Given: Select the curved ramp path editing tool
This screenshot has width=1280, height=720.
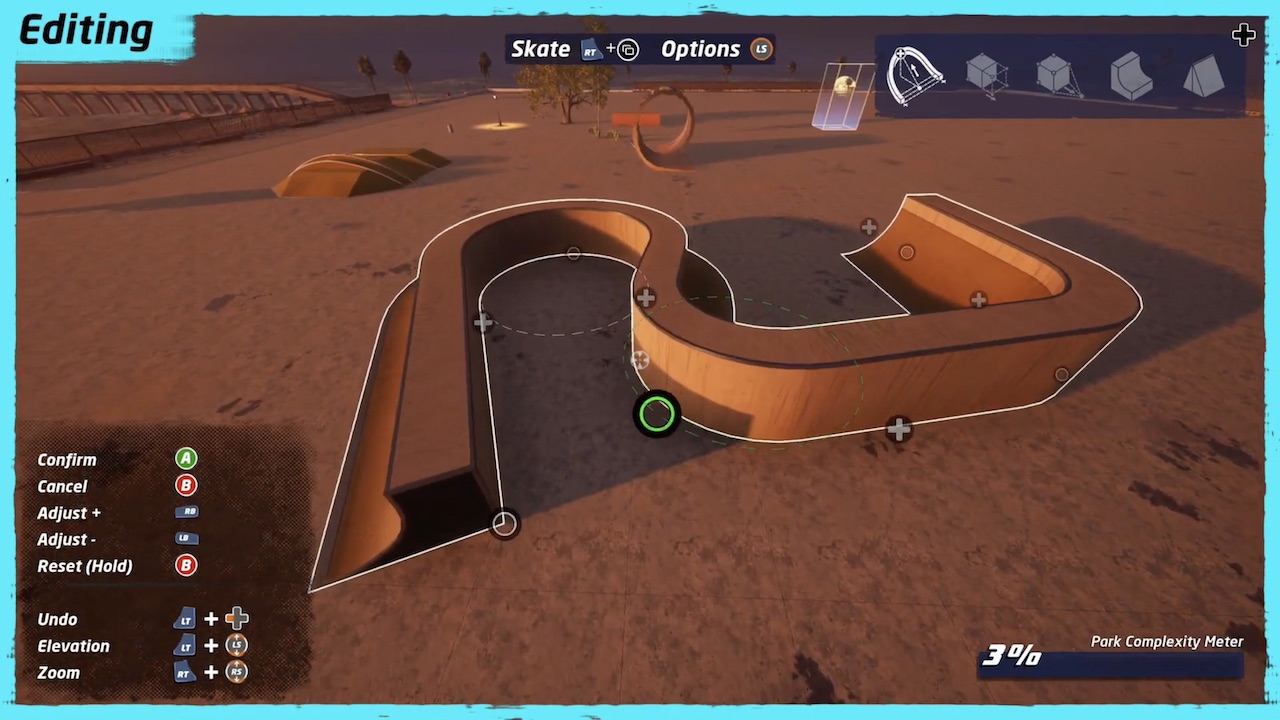Looking at the screenshot, I should tap(914, 75).
